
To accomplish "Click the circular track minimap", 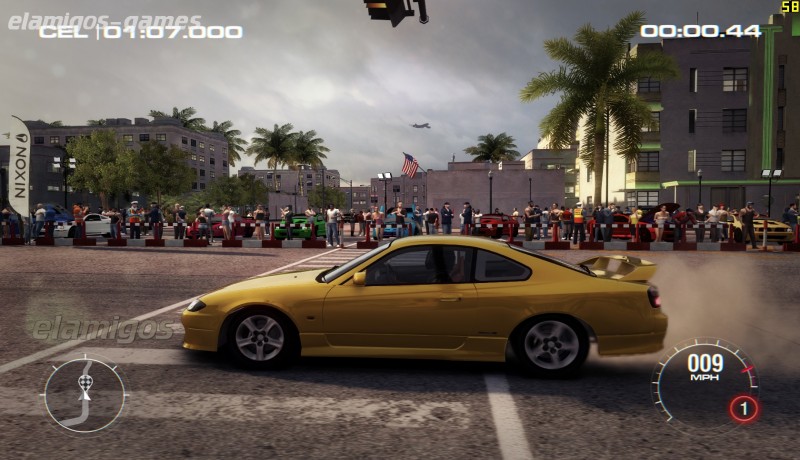I will [x=84, y=395].
